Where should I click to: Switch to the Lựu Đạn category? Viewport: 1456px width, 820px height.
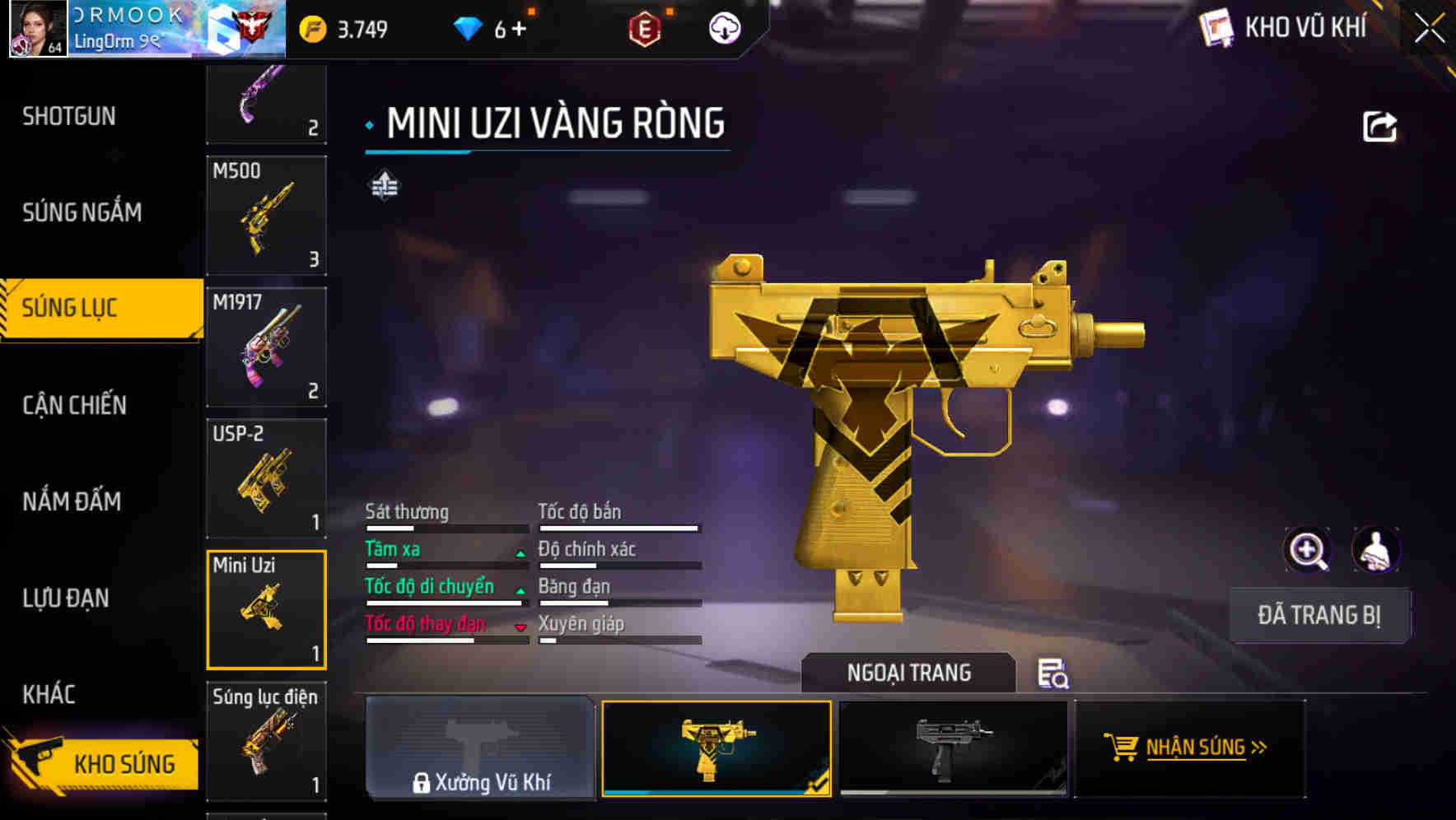(x=66, y=598)
